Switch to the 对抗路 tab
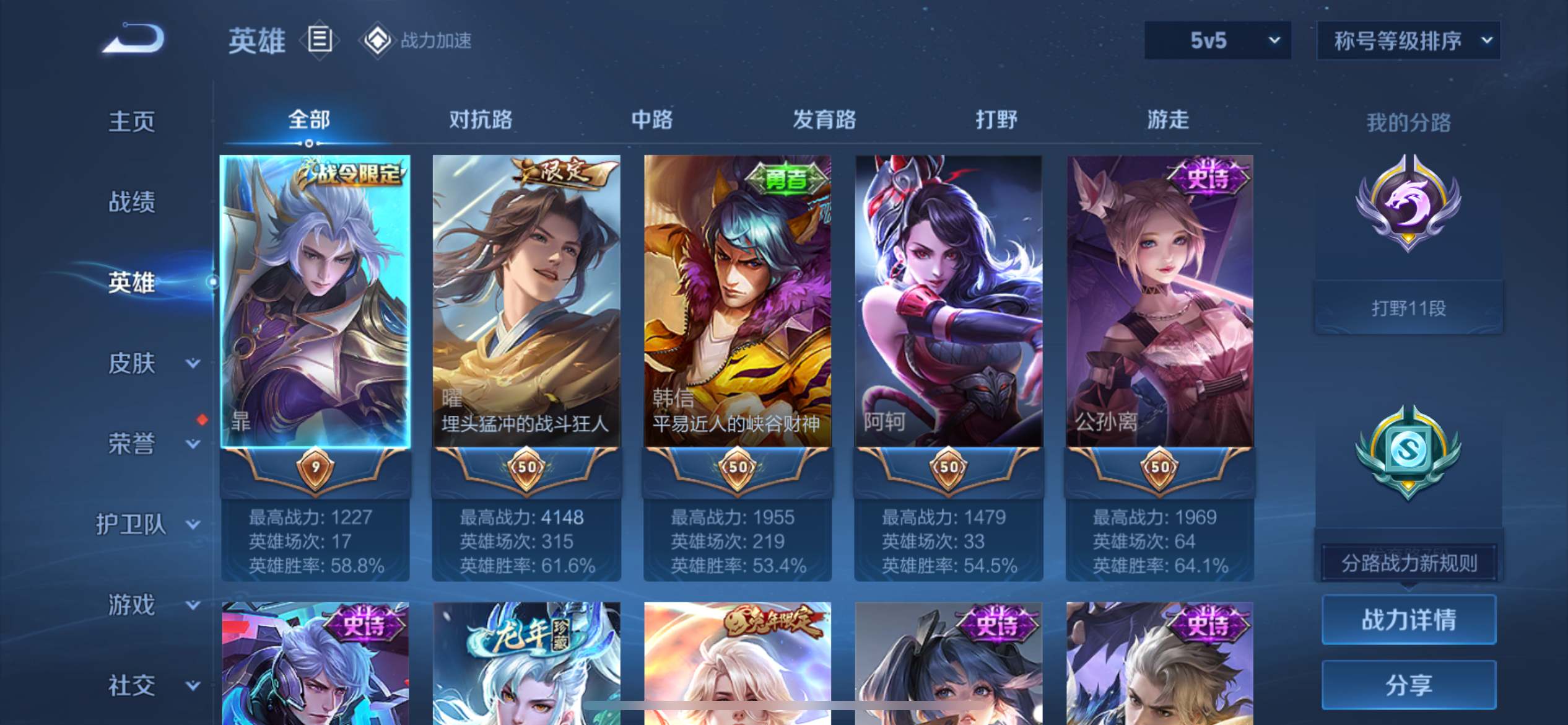 (481, 120)
